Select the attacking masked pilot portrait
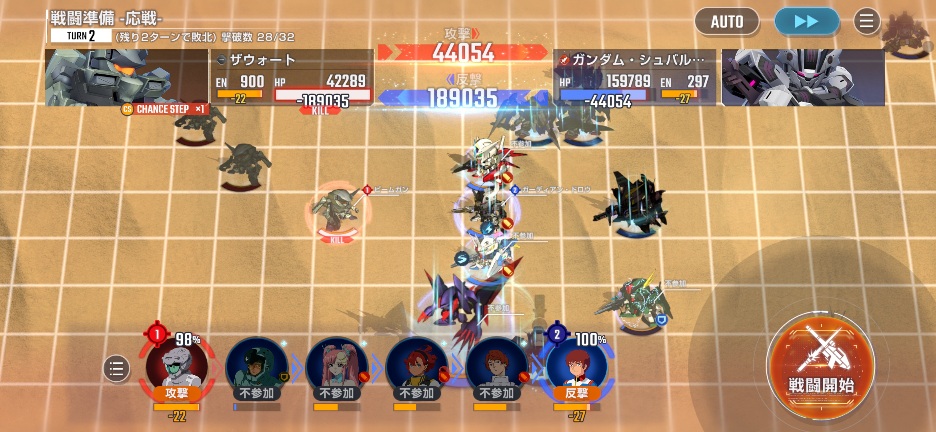936x432 pixels. coord(176,366)
